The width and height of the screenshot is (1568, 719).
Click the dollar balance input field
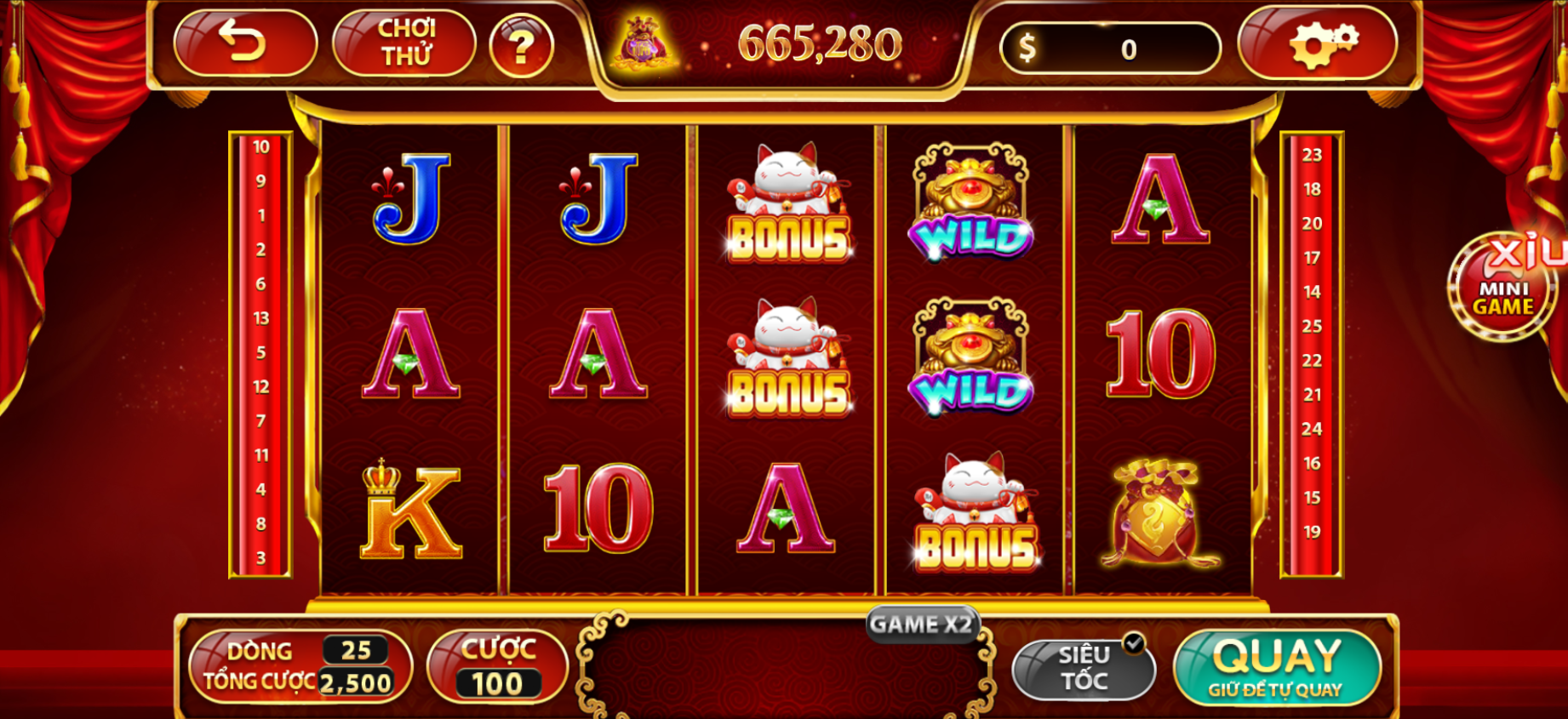(x=1111, y=46)
